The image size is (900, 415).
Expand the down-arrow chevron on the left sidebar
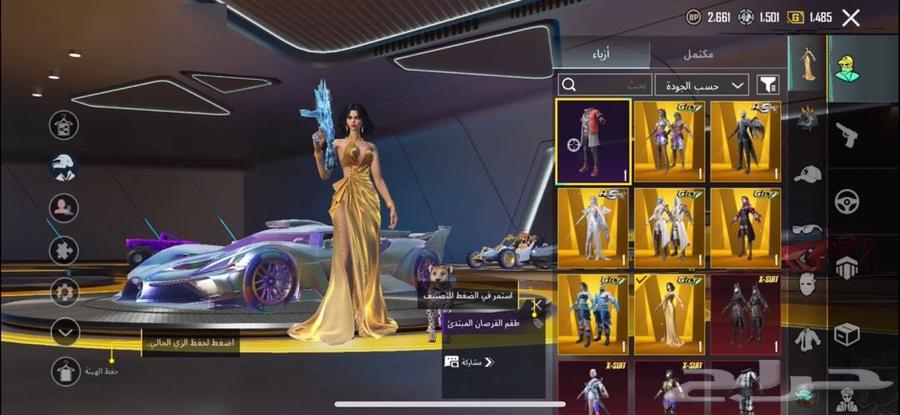[65, 330]
